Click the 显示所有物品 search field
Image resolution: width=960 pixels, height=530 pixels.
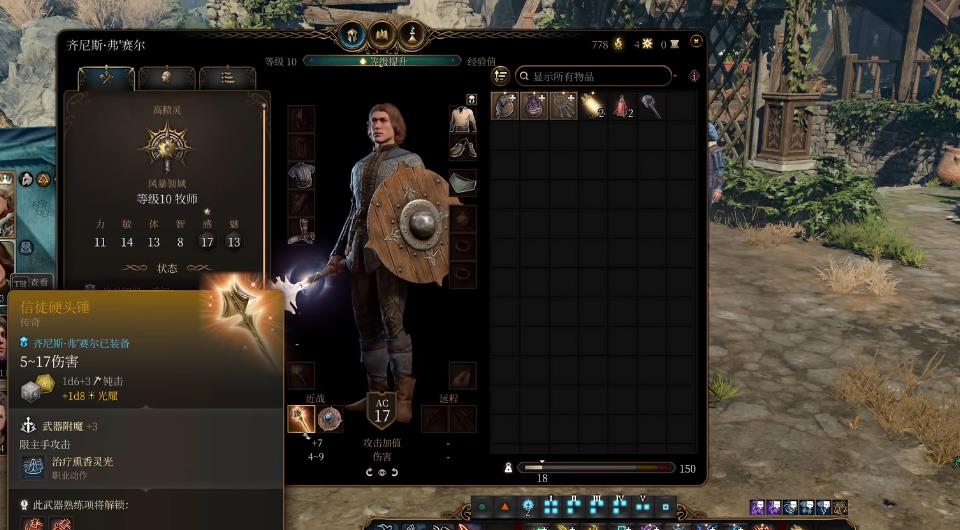[594, 76]
